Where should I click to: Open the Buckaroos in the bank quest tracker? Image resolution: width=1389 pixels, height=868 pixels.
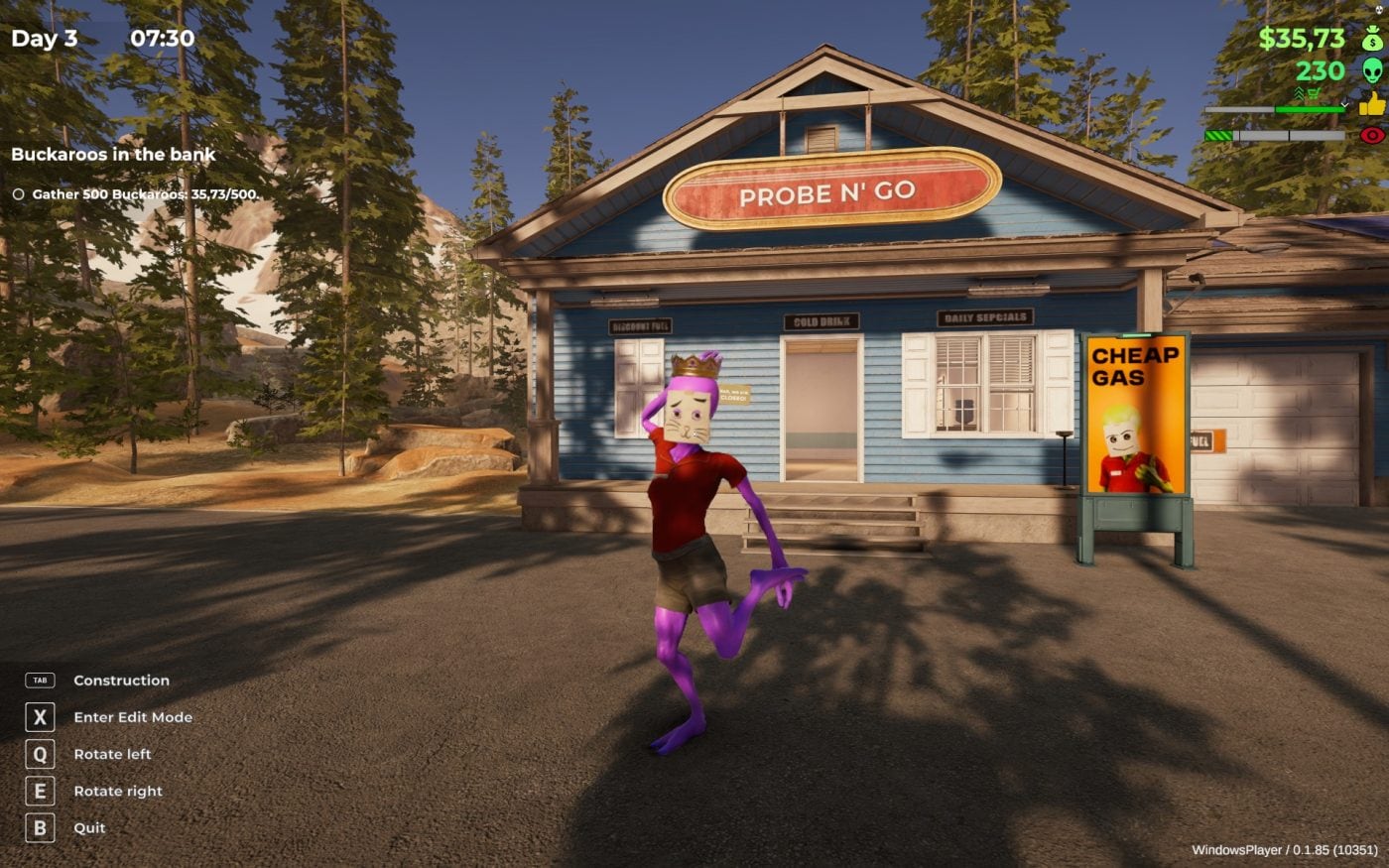point(113,155)
